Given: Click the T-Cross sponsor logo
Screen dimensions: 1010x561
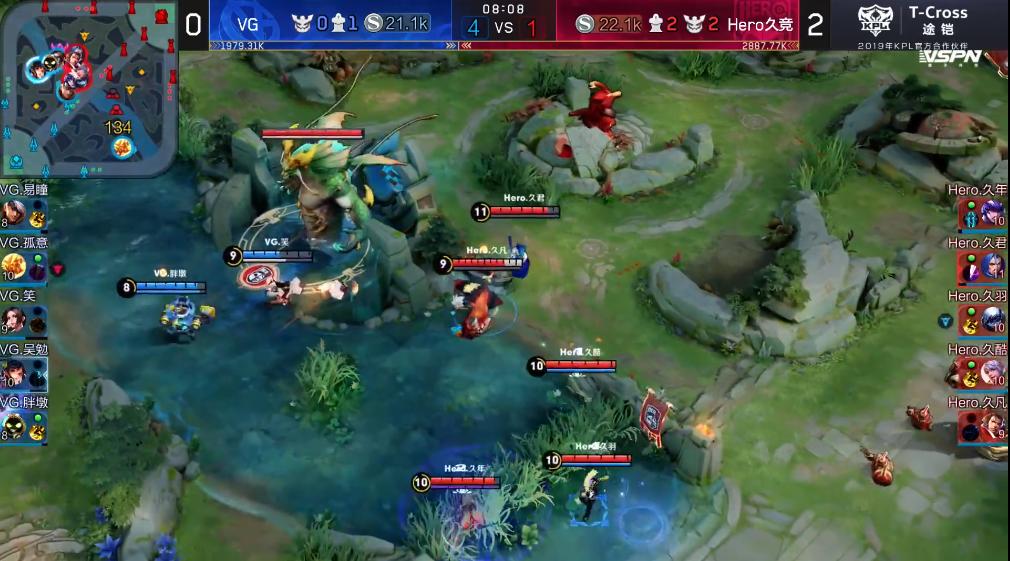Looking at the screenshot, I should click(x=913, y=21).
